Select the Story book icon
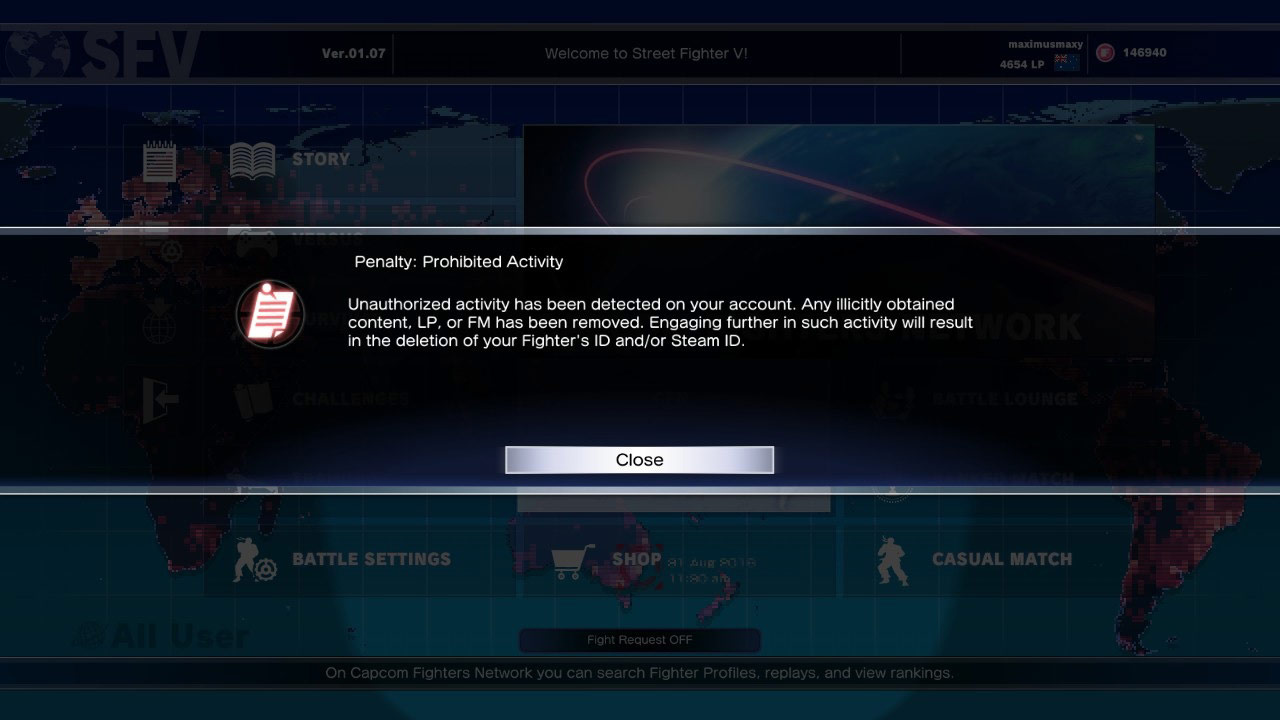 coord(251,158)
